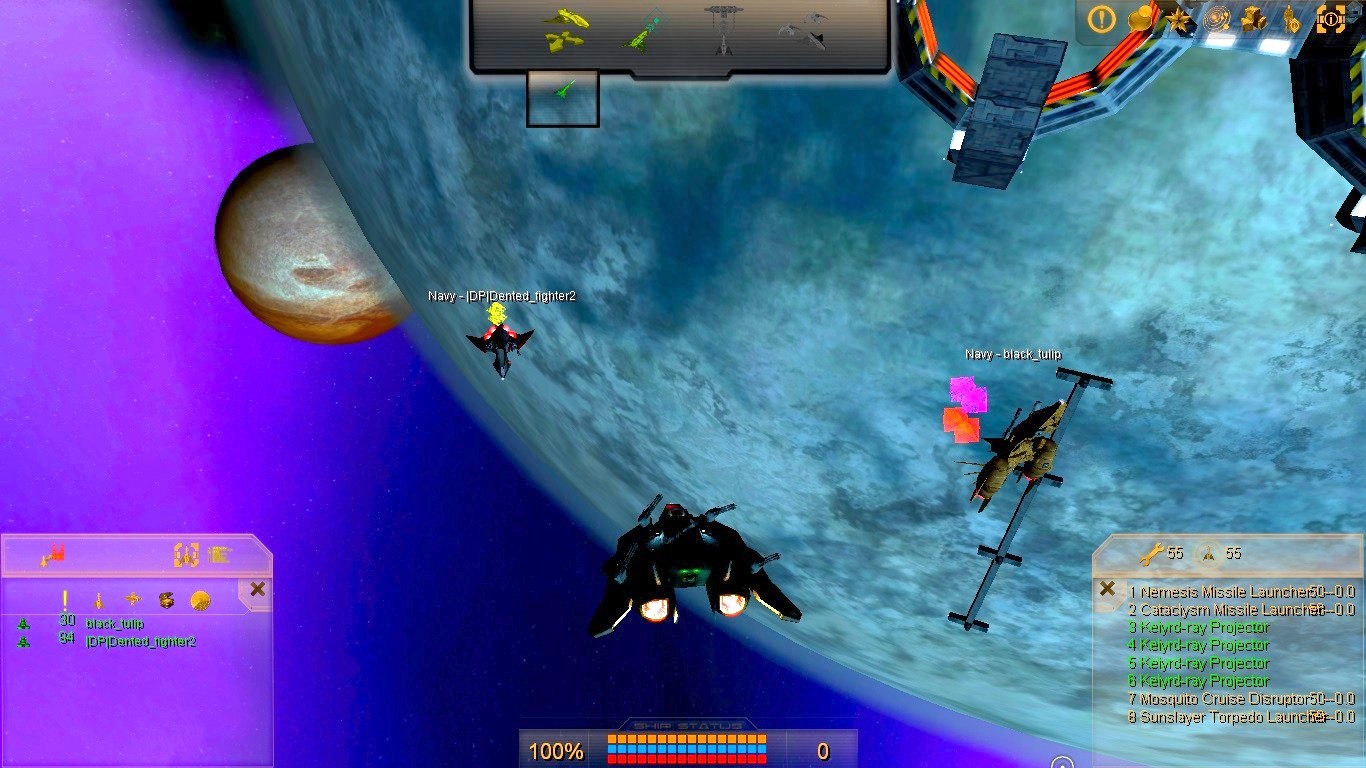The width and height of the screenshot is (1366, 768).
Task: Click the red flag marker icon on the player panel
Action: coord(52,554)
